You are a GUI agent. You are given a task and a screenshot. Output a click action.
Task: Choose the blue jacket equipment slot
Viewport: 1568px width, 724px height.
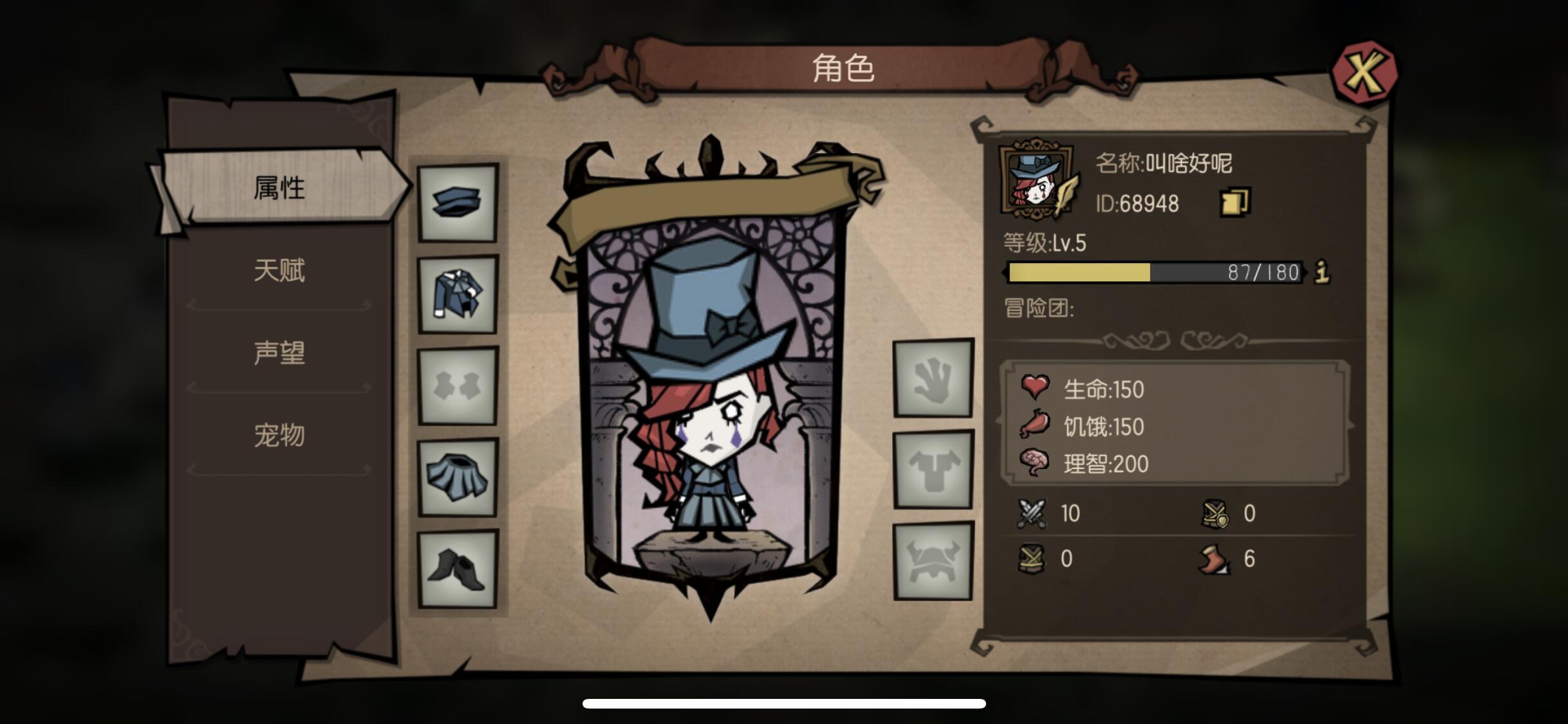(x=458, y=295)
